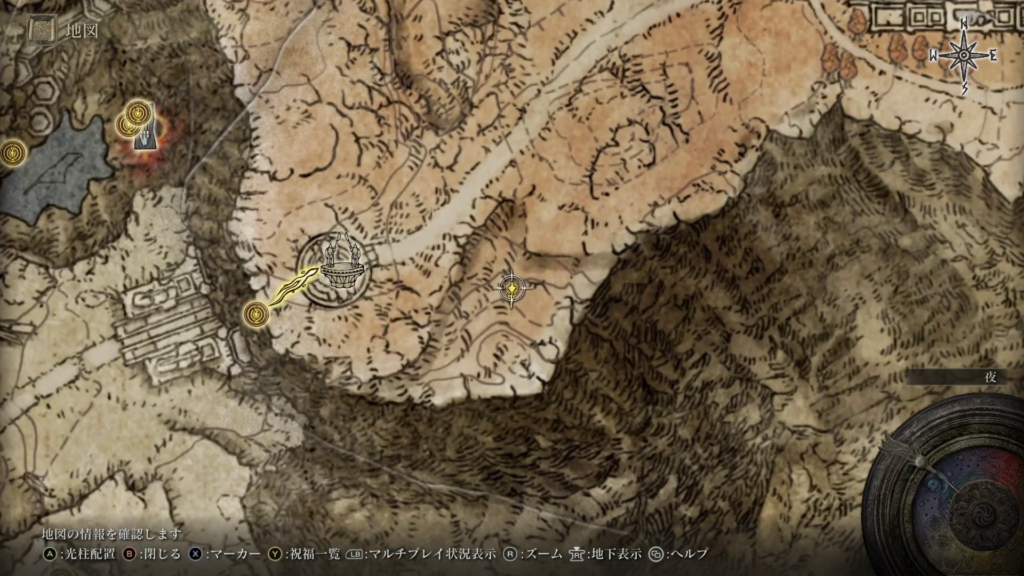Select the colosseum landmark icon
Image resolution: width=1024 pixels, height=576 pixels.
336,270
